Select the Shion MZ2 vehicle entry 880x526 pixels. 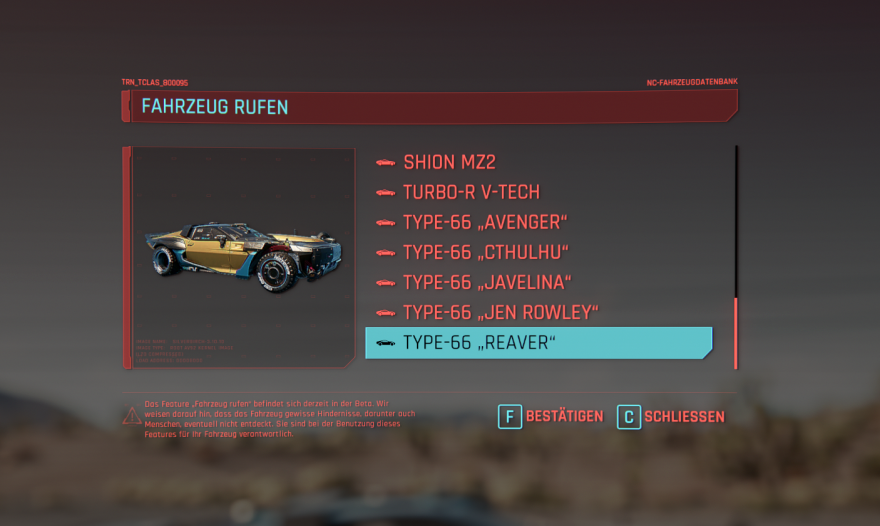point(449,162)
